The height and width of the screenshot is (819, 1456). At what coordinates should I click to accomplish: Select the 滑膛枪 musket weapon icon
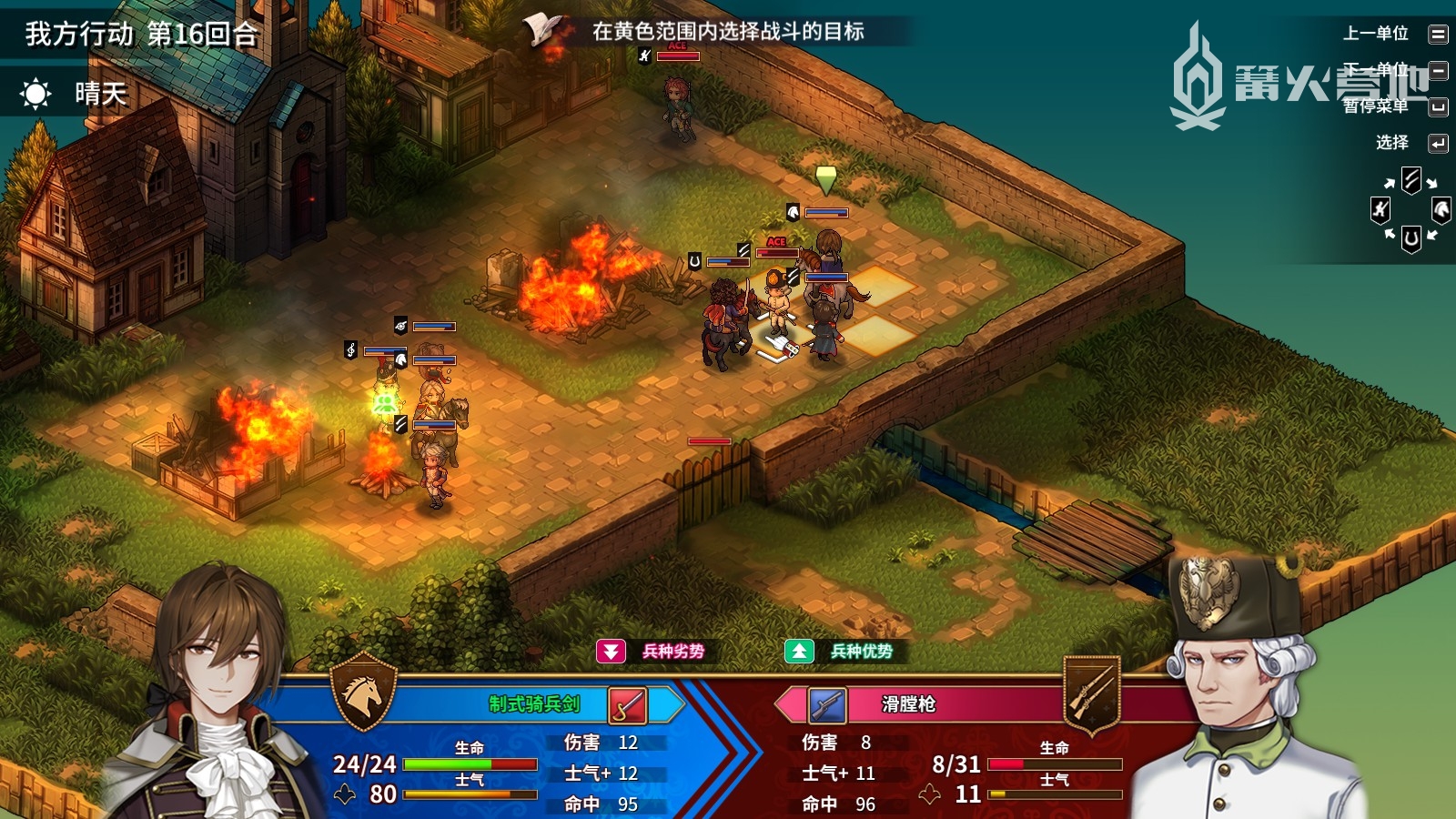coord(827,705)
